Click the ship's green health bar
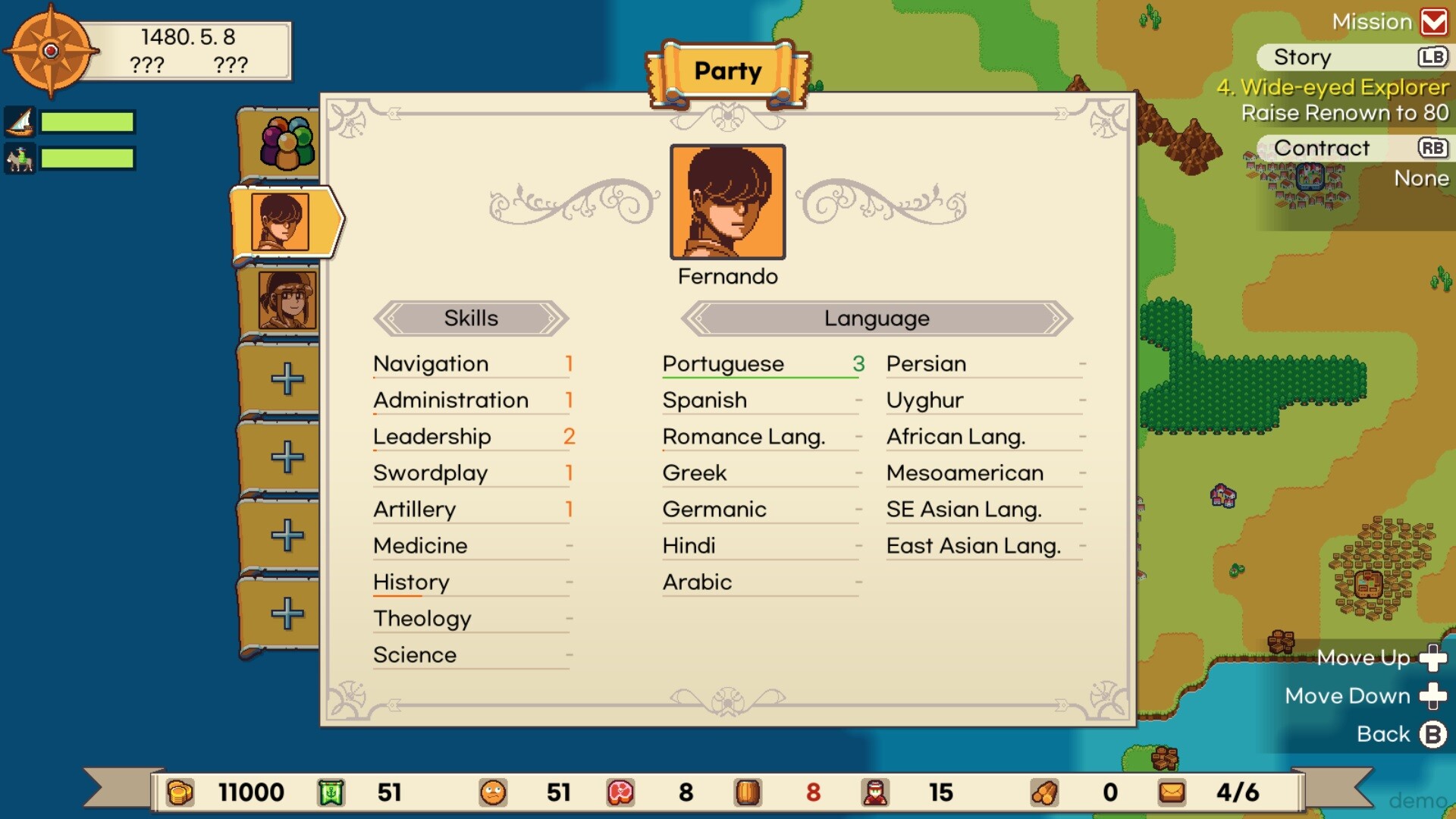Viewport: 1456px width, 819px height. 87,121
